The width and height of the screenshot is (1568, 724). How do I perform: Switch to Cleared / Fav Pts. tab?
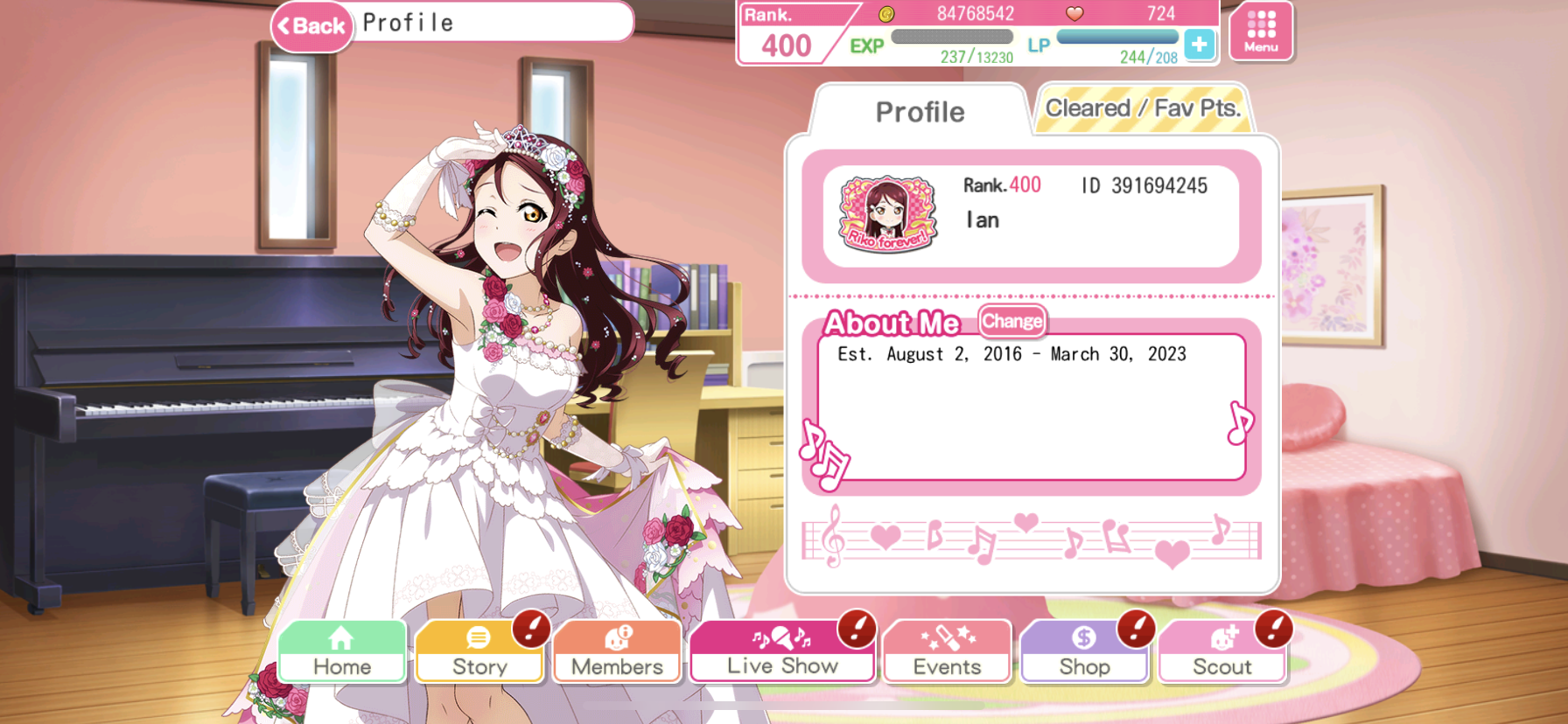(1143, 109)
